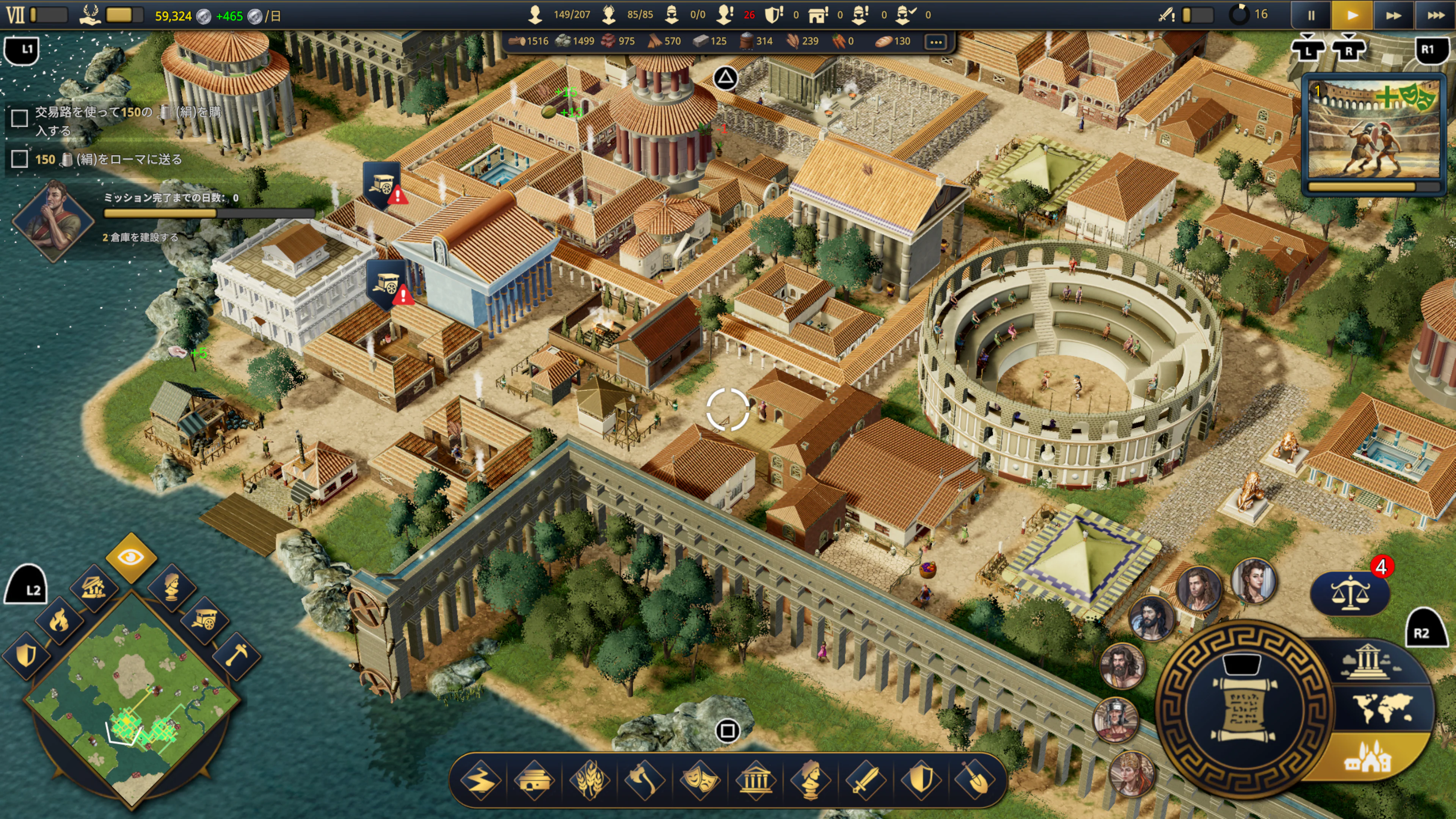Select the silk purchase objective checkbox
The image size is (1456, 819).
(20, 118)
